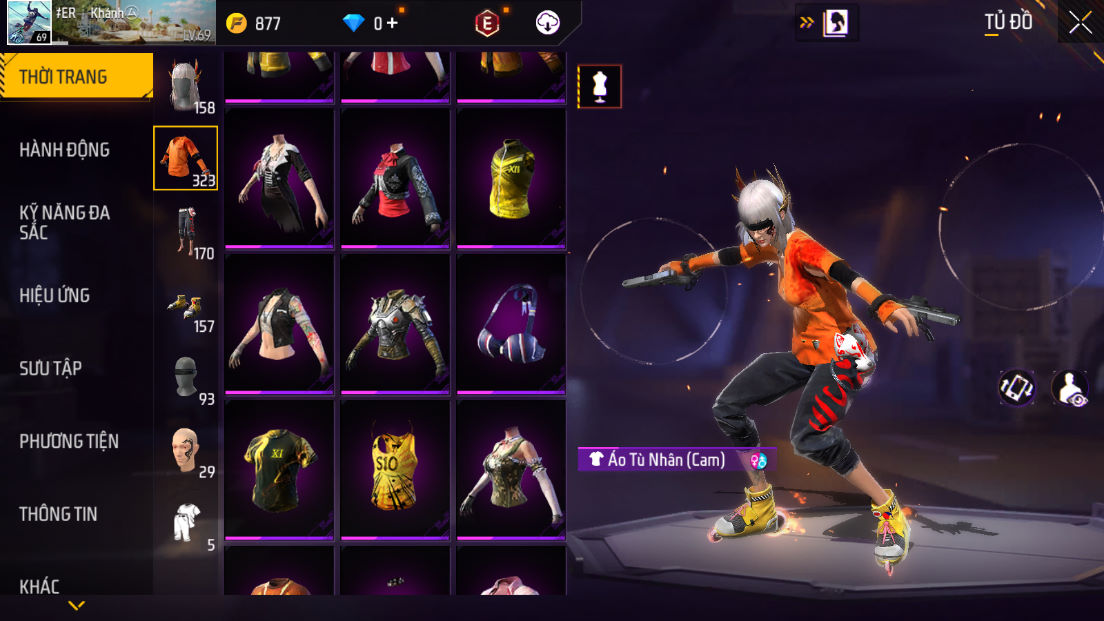Open the Hiệu Ứng section
1104x621 pixels.
[x=55, y=295]
